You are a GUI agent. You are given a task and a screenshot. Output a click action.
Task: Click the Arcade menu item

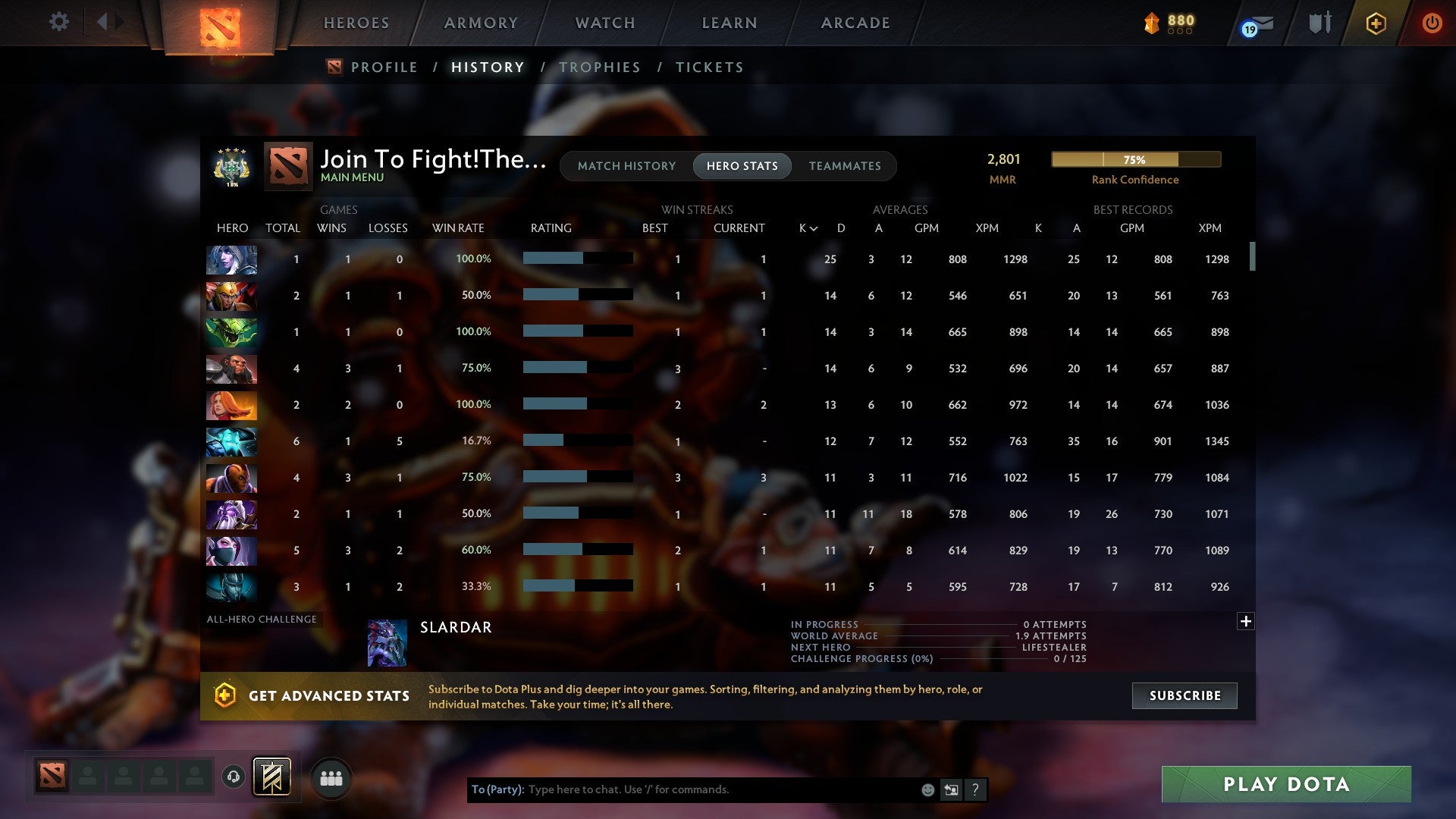pos(855,23)
